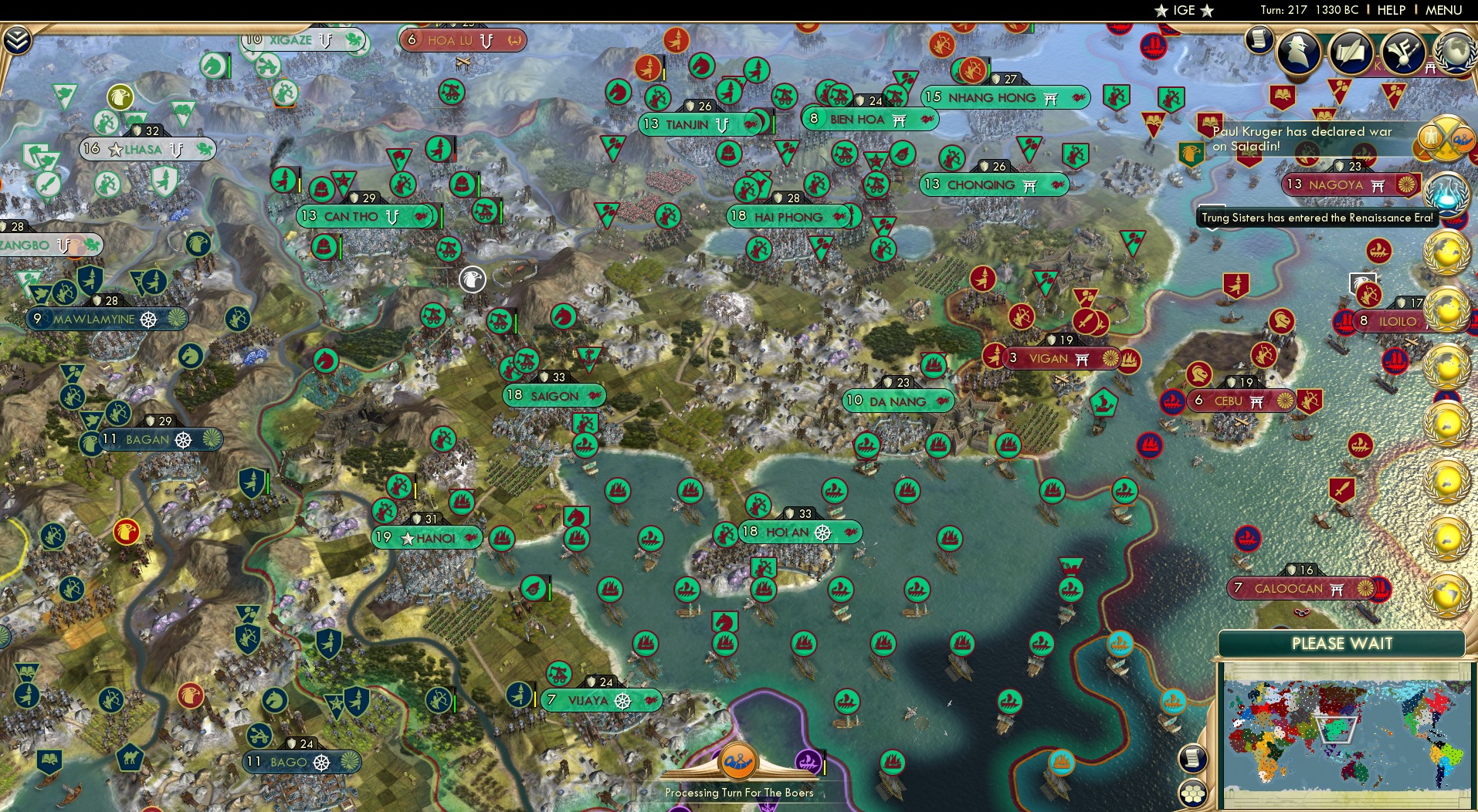Open map options via scroll icon beside minimap
The height and width of the screenshot is (812, 1478).
[1194, 758]
